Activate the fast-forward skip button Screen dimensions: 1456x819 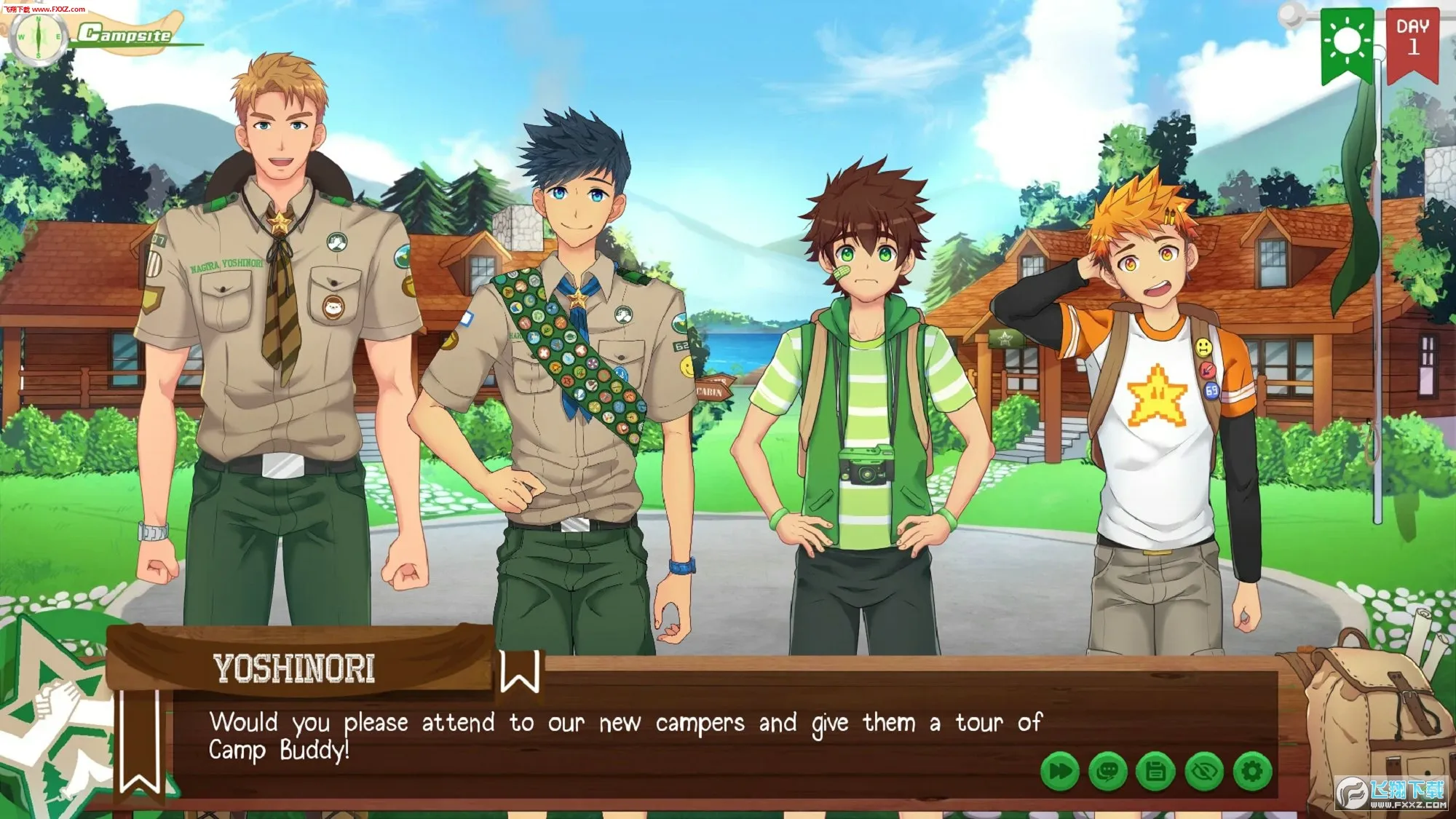pyautogui.click(x=1060, y=771)
